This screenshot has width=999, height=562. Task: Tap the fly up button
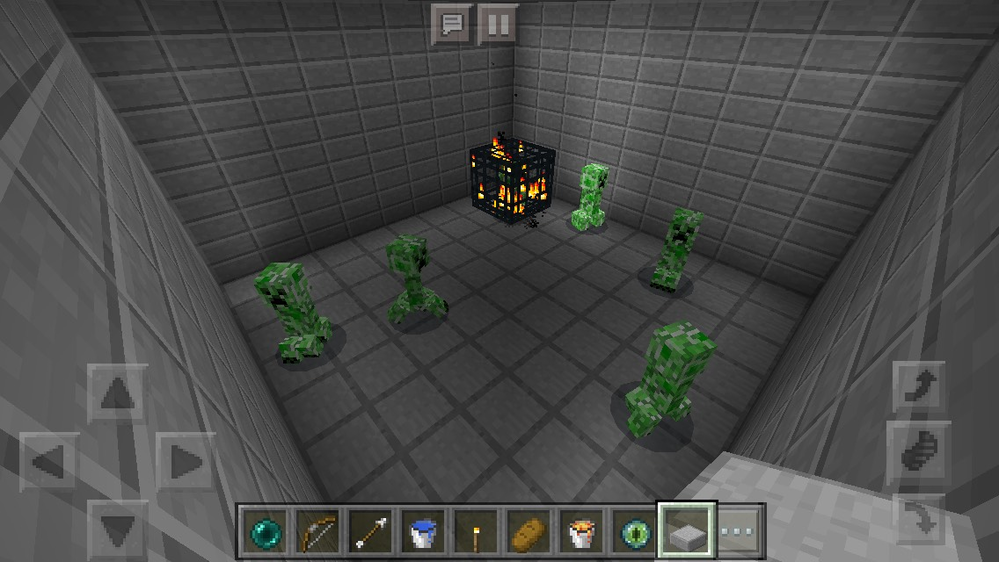pos(919,386)
